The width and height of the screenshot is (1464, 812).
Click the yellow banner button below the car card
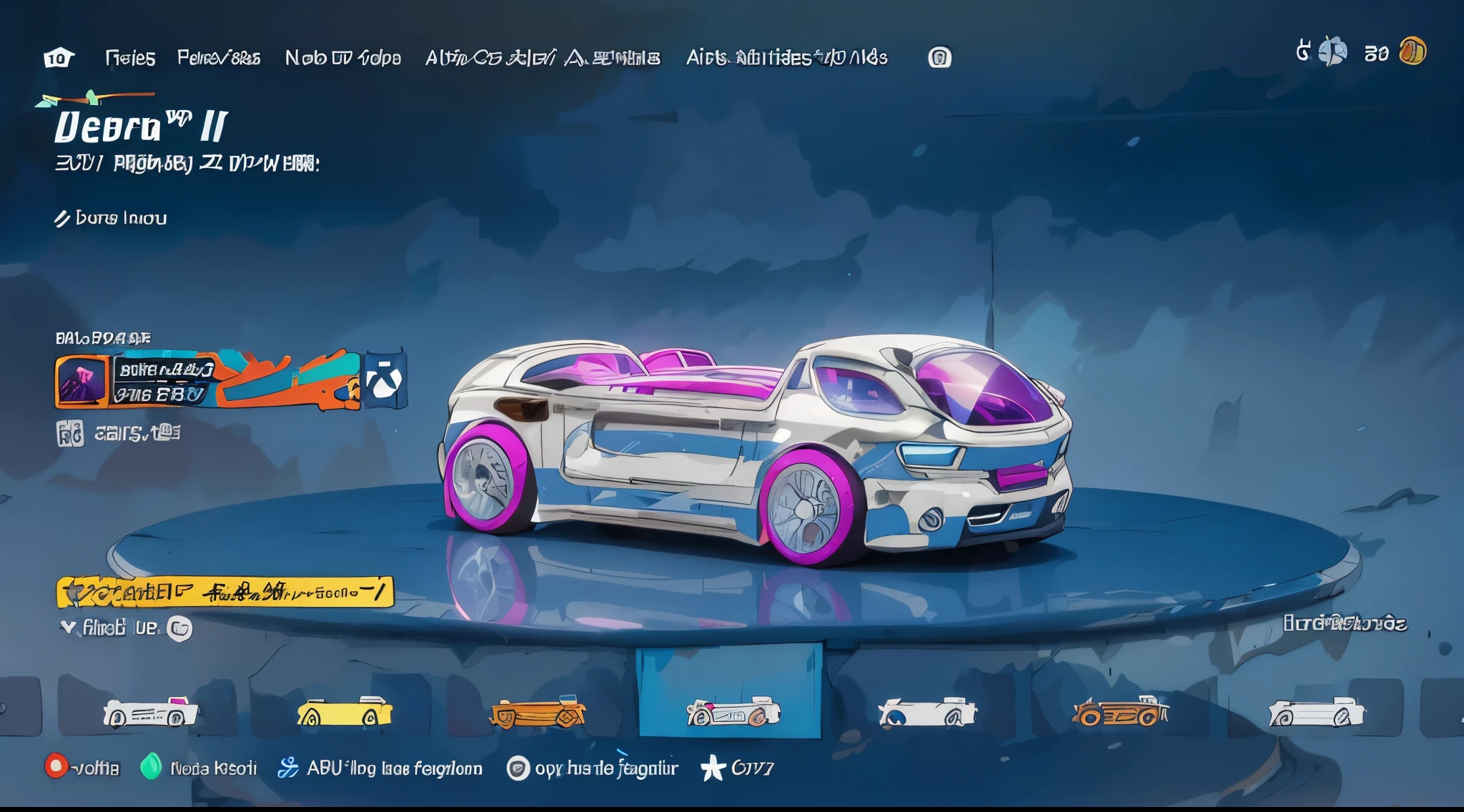coord(224,592)
